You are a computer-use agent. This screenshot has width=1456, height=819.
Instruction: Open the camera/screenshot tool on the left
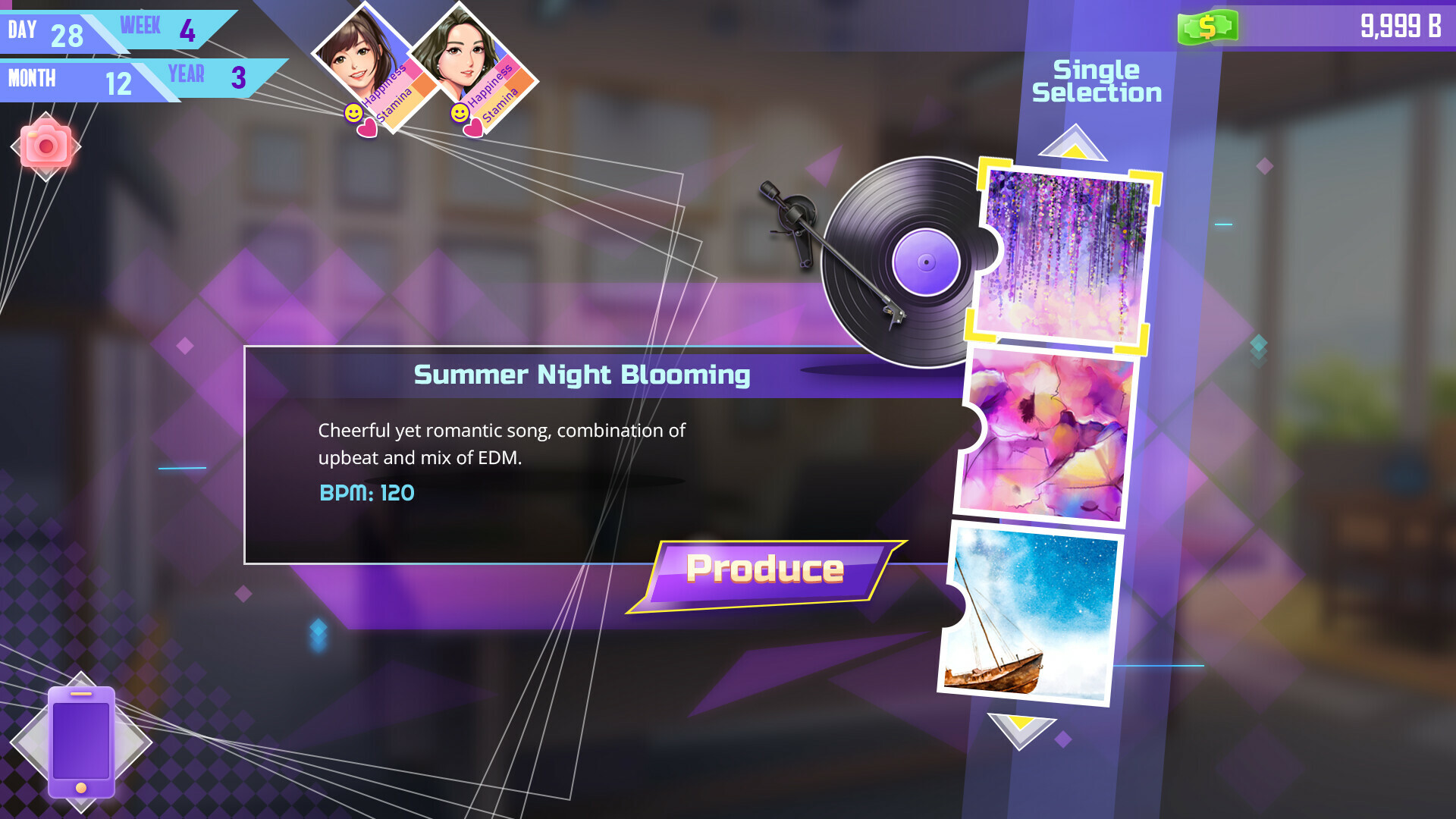point(47,144)
